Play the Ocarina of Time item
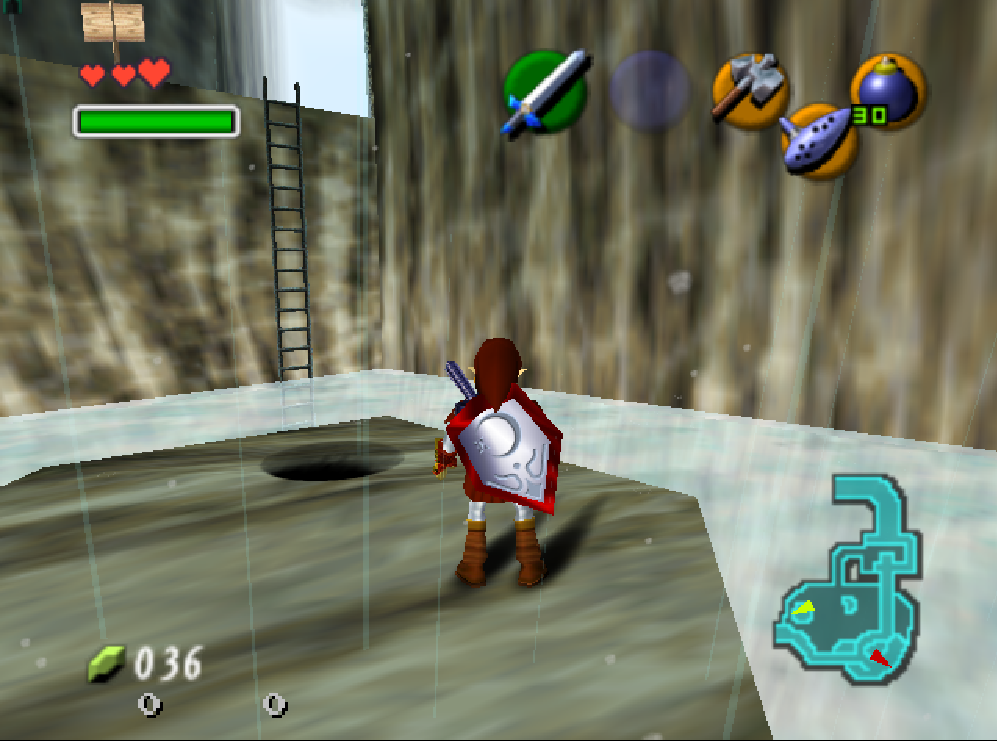Screen dimensions: 997x741 pyautogui.click(x=819, y=141)
